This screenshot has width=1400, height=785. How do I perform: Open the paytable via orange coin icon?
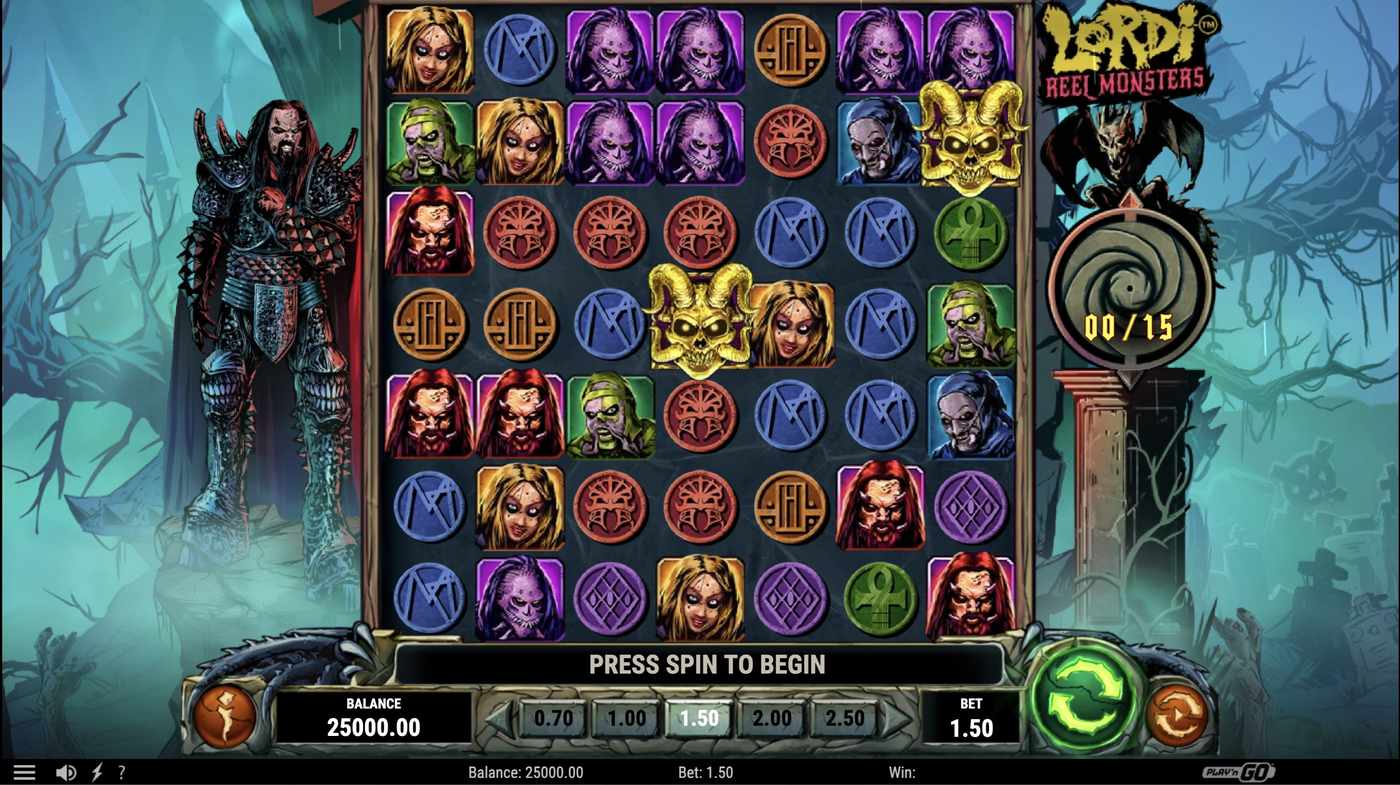point(225,716)
